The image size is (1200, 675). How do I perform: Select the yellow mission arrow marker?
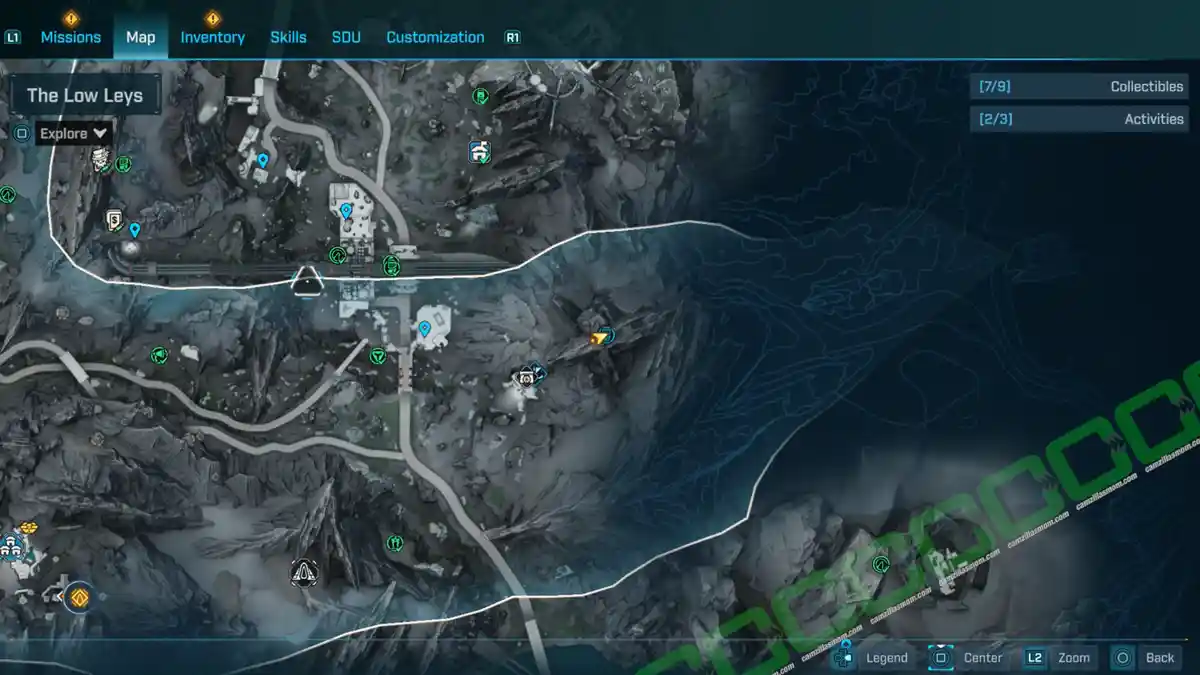(600, 338)
